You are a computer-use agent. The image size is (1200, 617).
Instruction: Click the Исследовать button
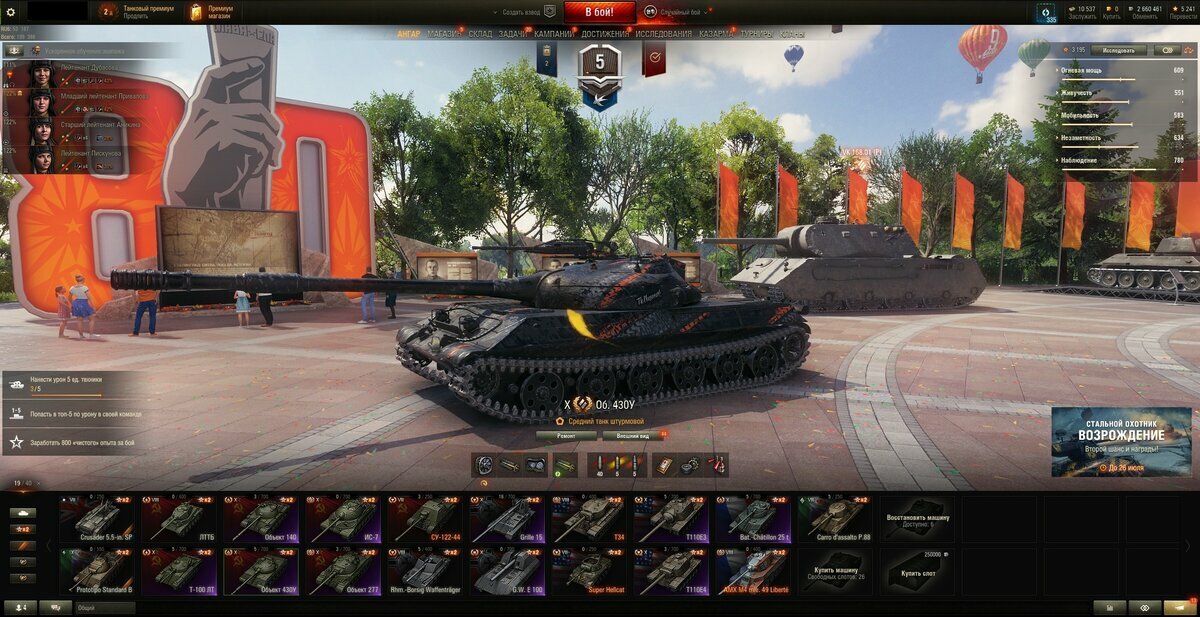pyautogui.click(x=1118, y=49)
